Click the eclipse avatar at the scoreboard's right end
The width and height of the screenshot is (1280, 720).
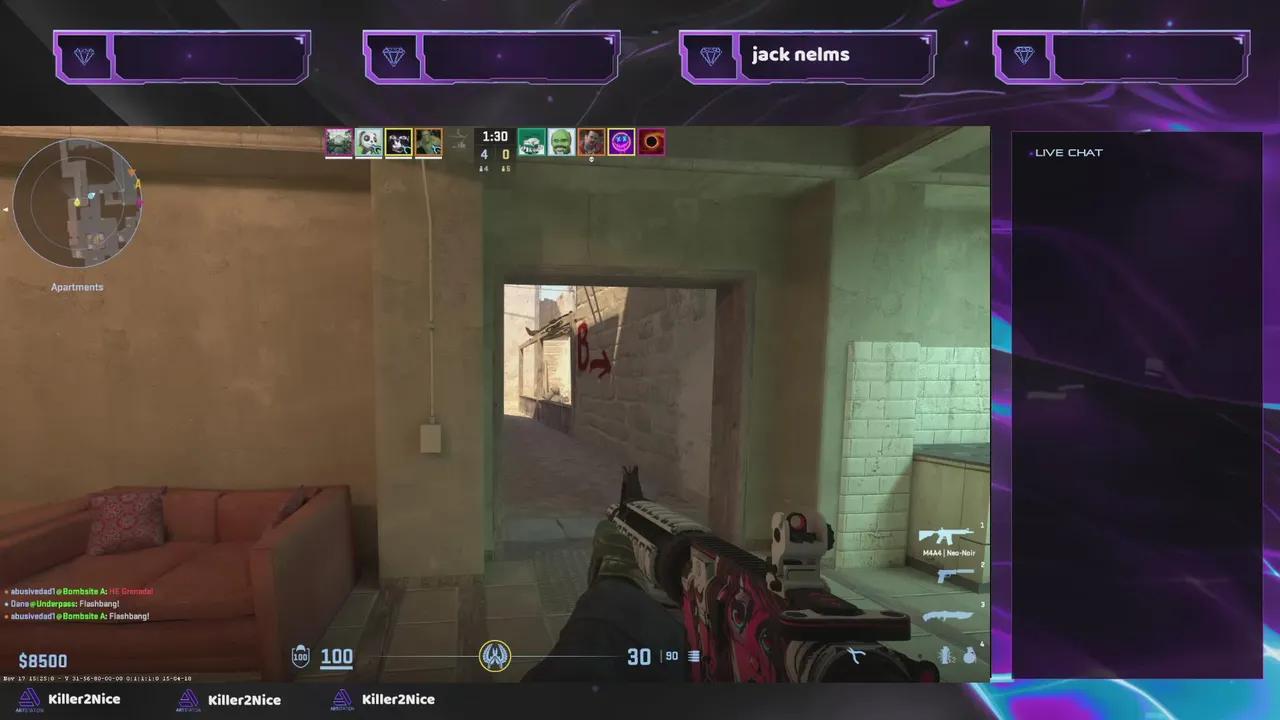[x=651, y=142]
